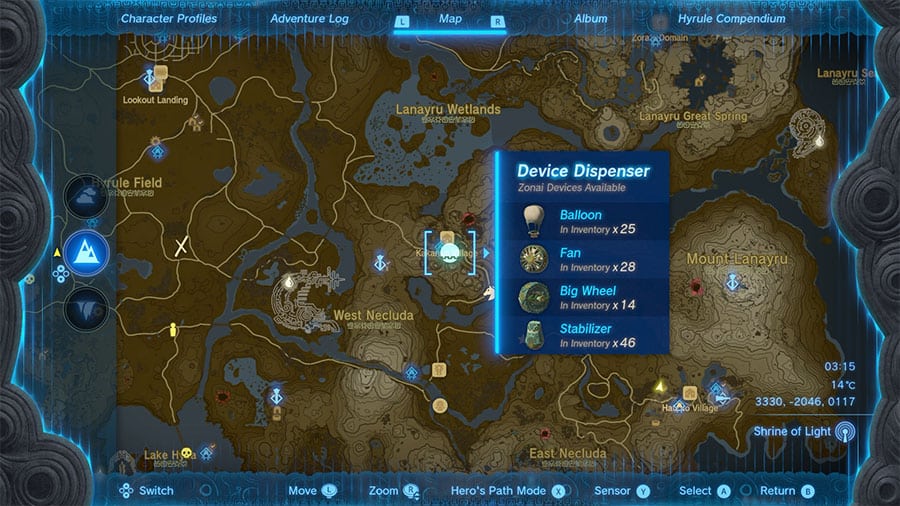Screen dimensions: 900x506
Task: Click the Shrine of Light sensor icon
Action: [846, 432]
